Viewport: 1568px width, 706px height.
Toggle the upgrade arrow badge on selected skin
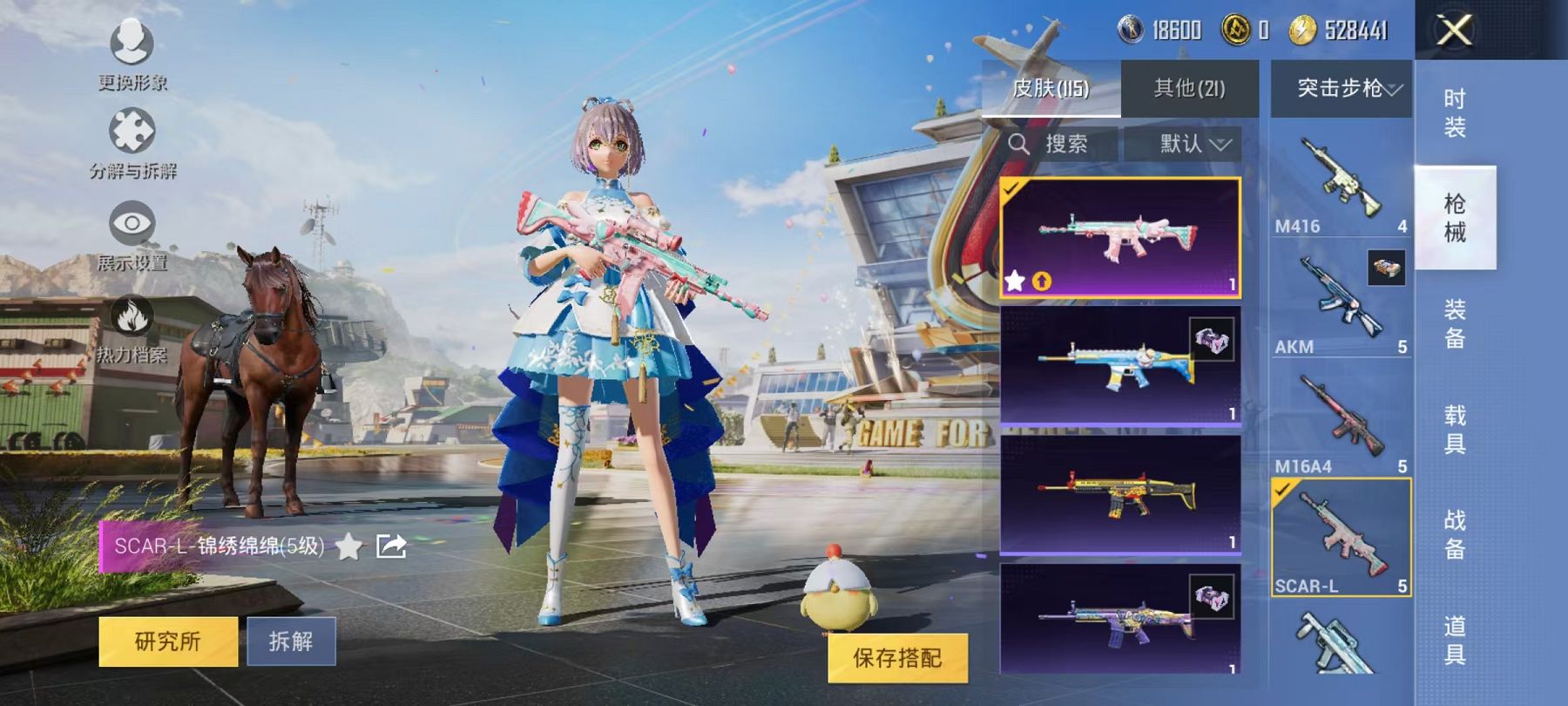(x=1044, y=280)
